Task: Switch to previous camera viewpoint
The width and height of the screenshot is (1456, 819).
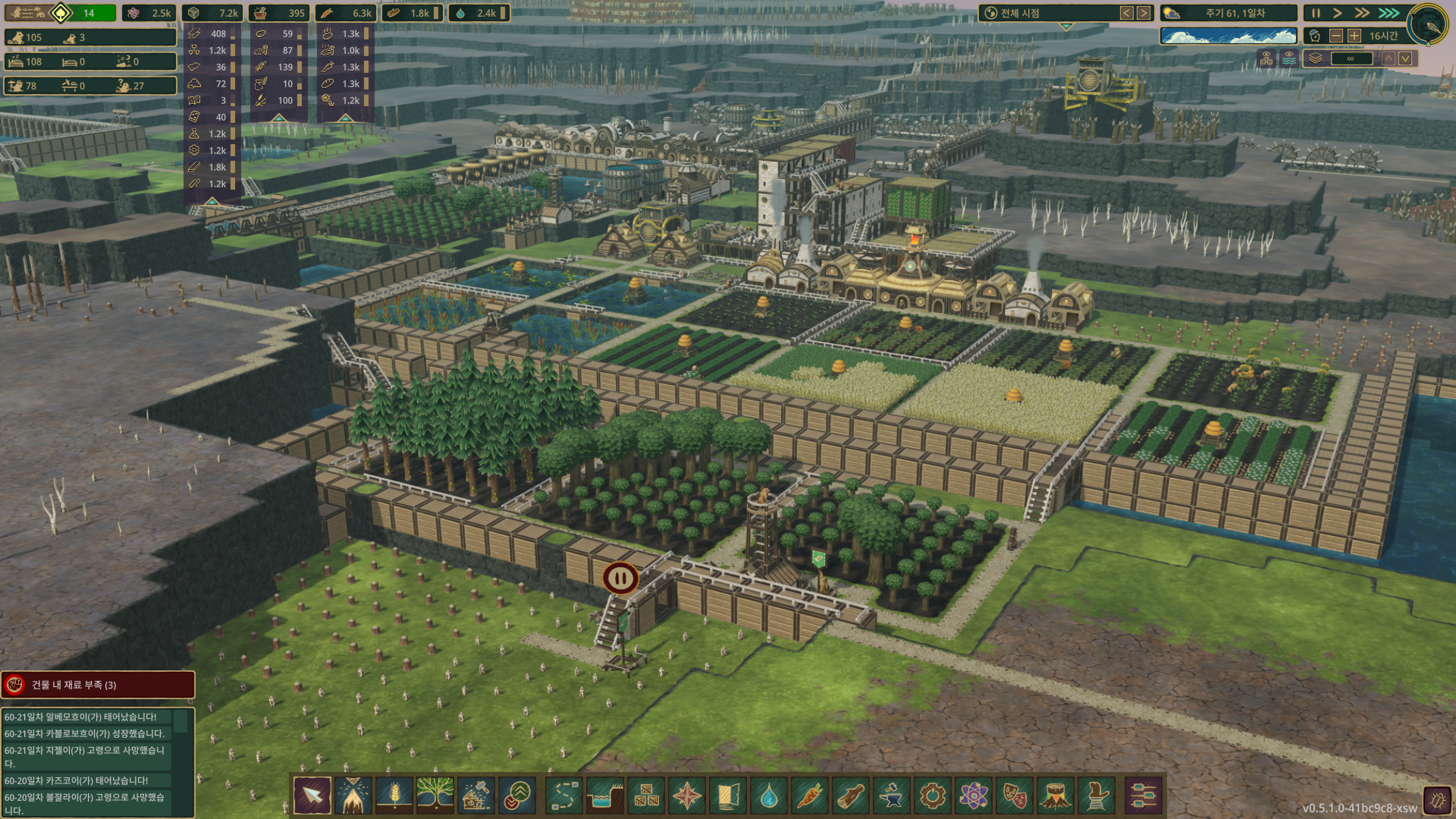Action: pyautogui.click(x=1127, y=13)
